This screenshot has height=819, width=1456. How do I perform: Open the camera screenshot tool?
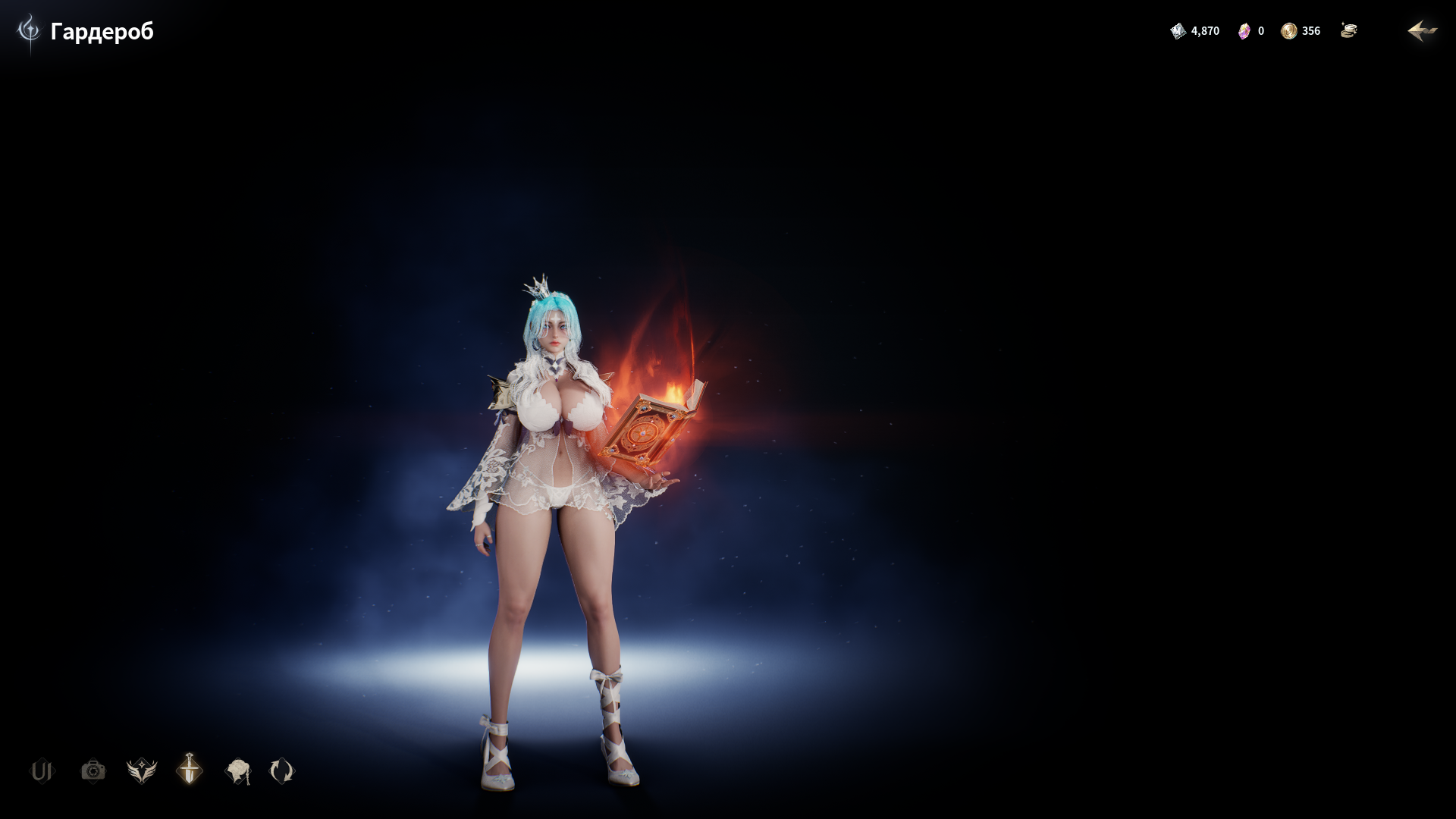click(93, 771)
